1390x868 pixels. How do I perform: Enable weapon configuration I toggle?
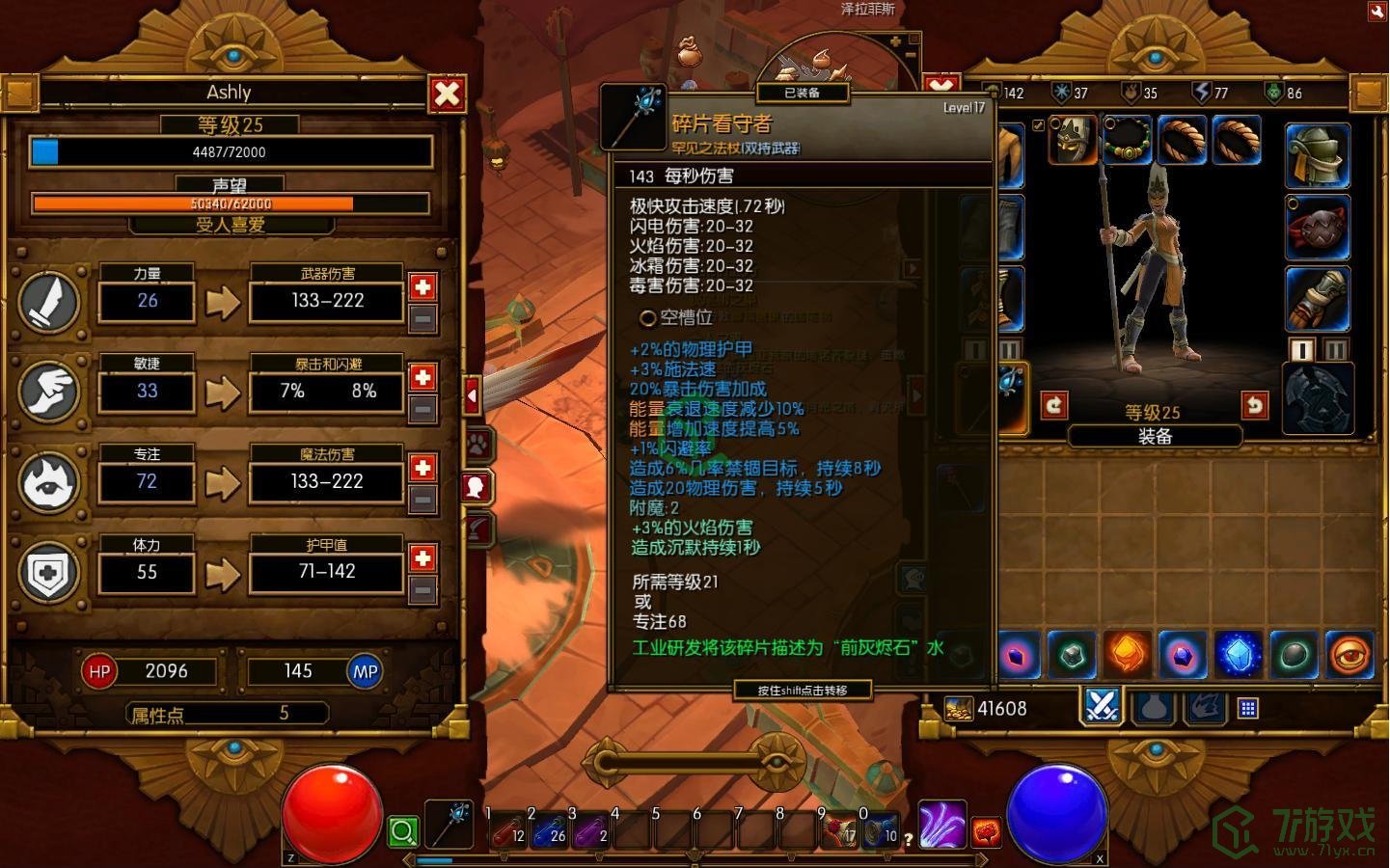[1304, 351]
